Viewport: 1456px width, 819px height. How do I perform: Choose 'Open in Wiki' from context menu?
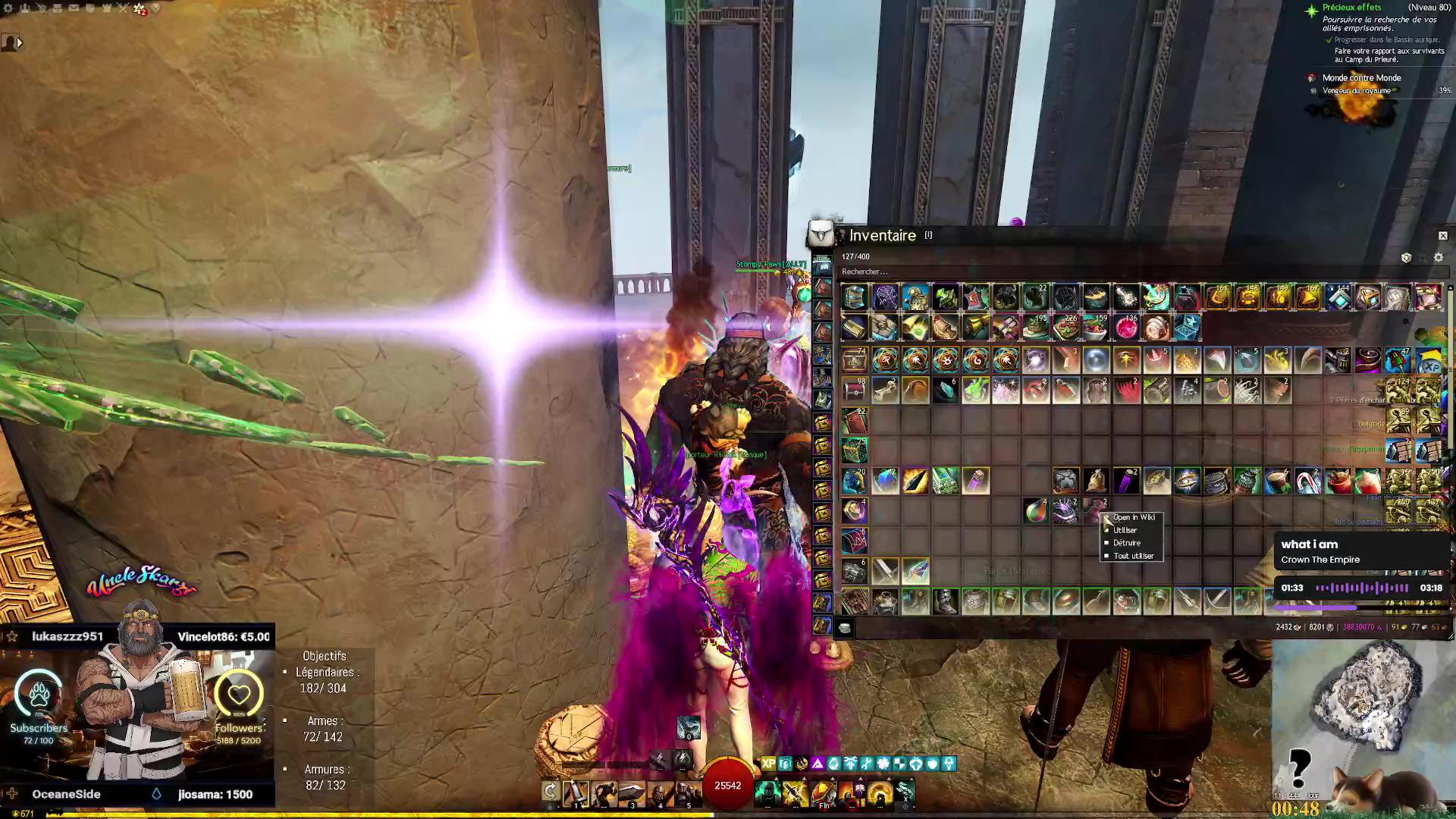coord(1134,517)
